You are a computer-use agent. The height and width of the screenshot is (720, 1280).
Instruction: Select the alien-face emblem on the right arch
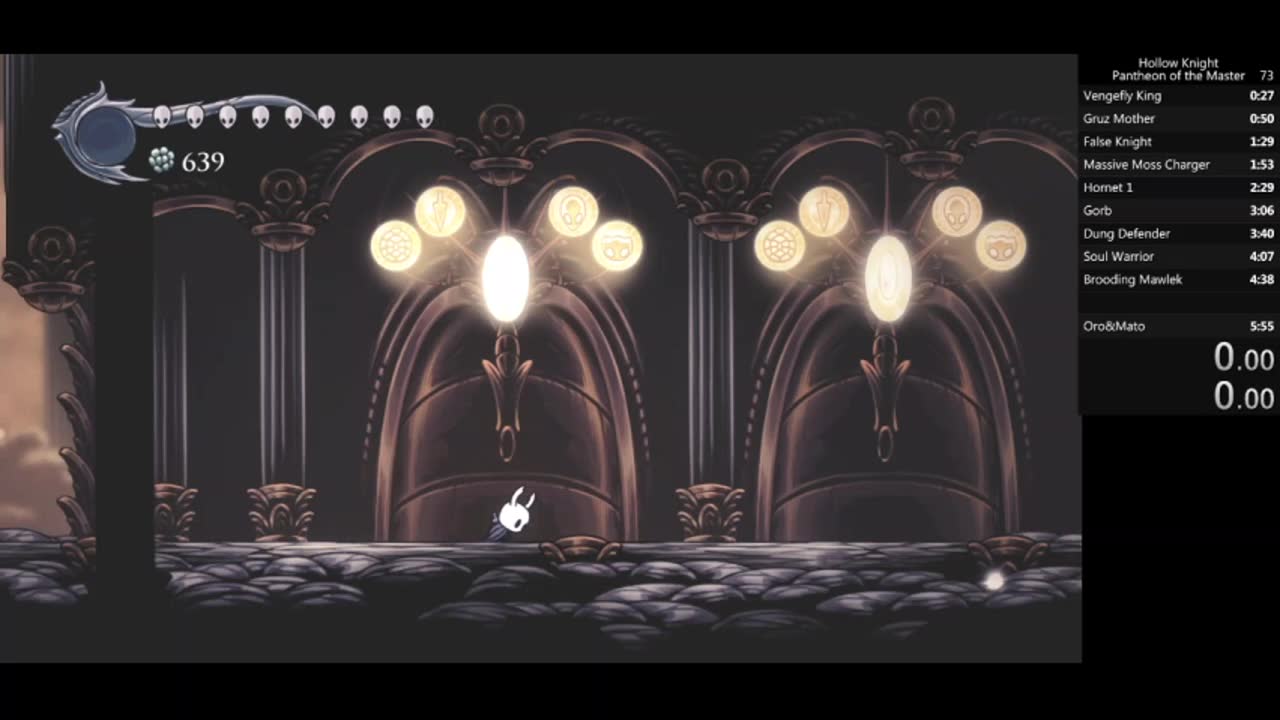coord(957,211)
